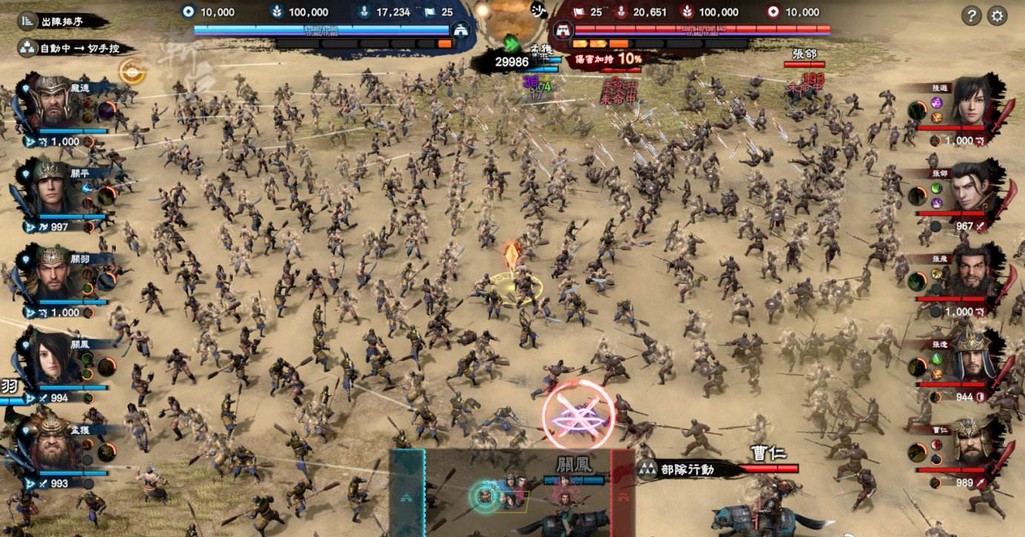This screenshot has width=1025, height=537.
Task: Click the orange target icon beside 龐德
Action: (129, 71)
